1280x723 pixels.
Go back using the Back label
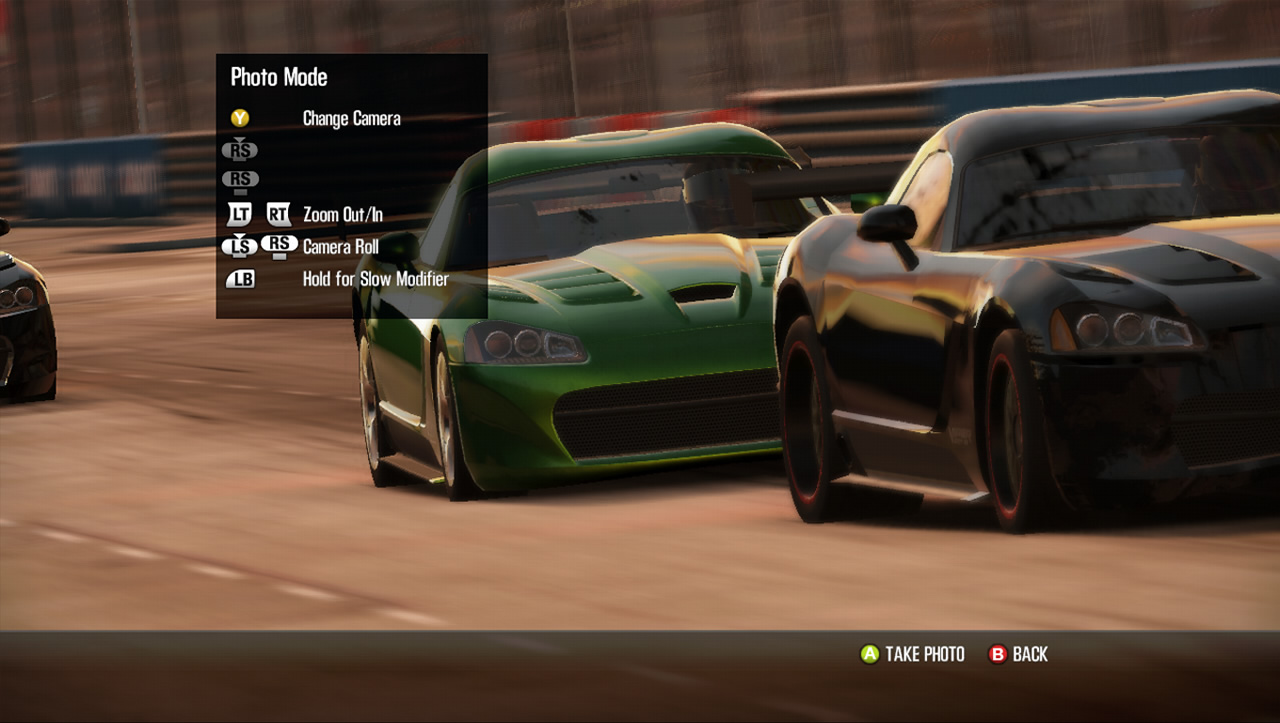[x=1029, y=654]
